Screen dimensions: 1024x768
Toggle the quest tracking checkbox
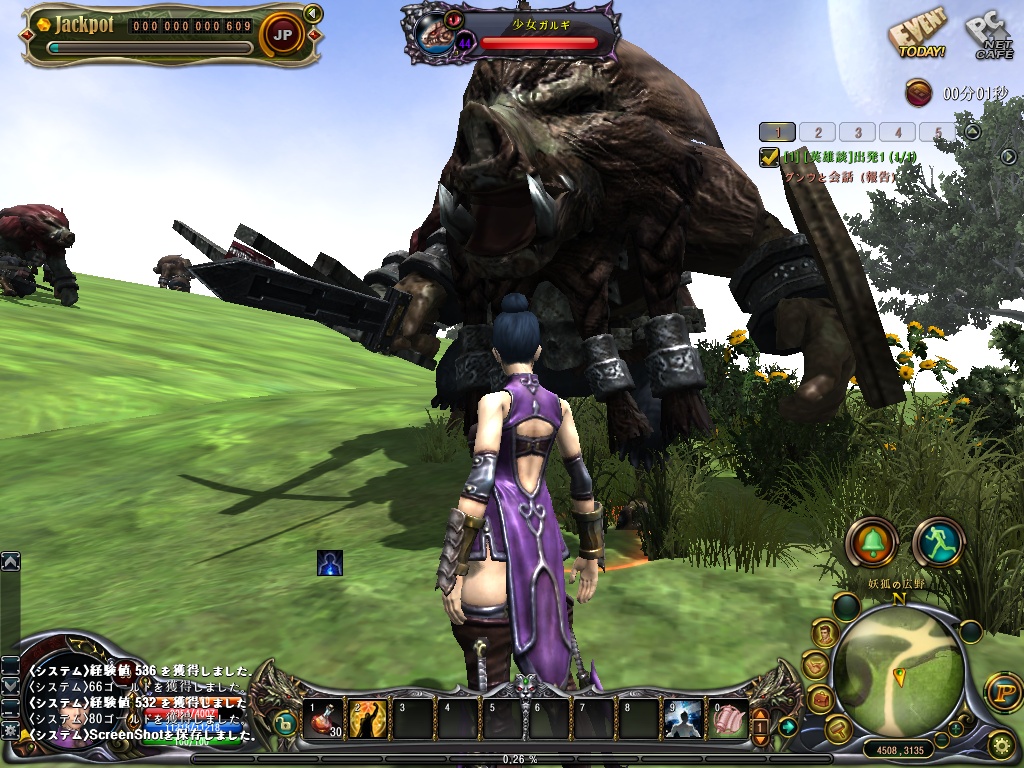tap(769, 156)
